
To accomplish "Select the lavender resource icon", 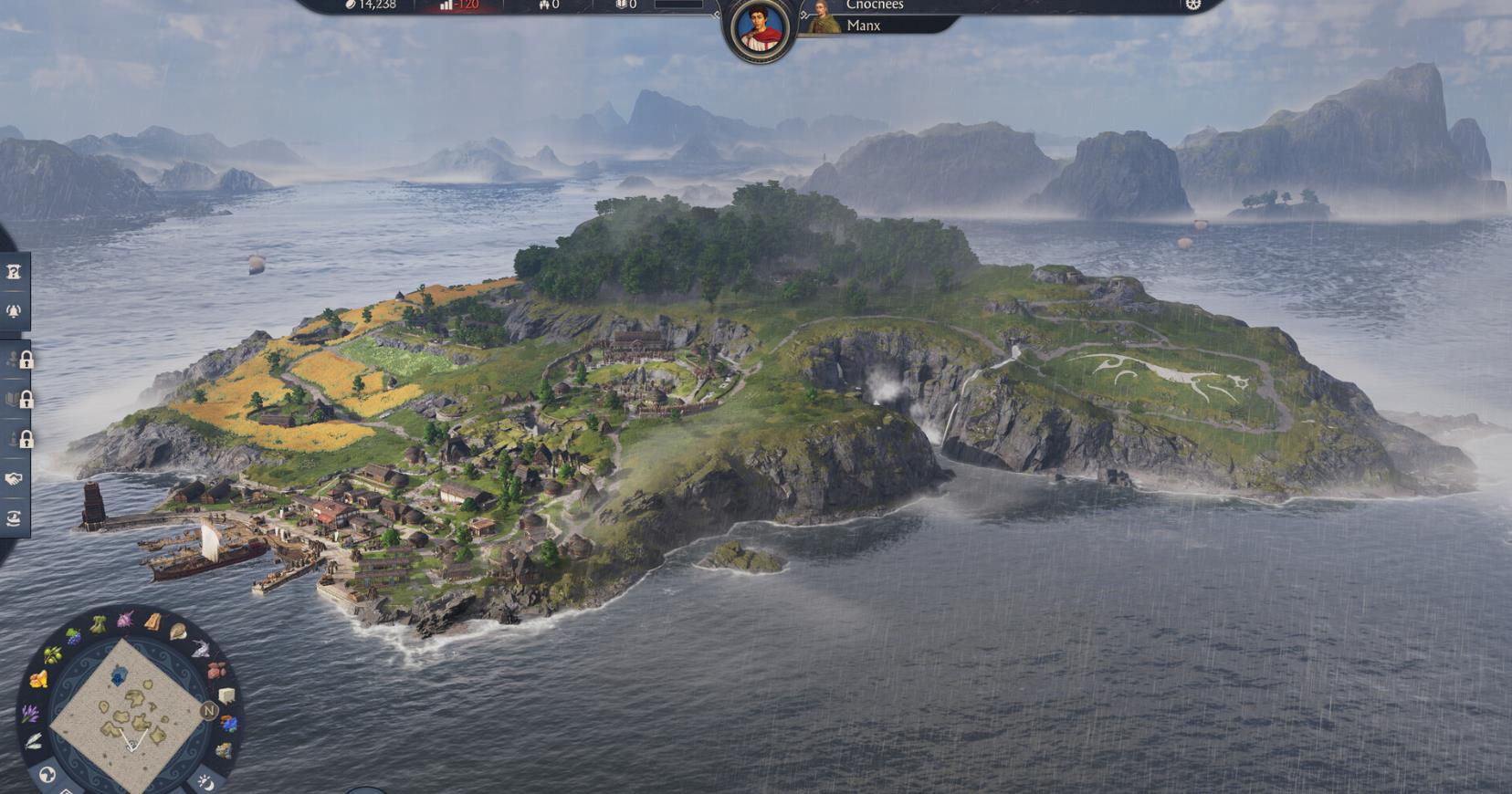I will [30, 713].
